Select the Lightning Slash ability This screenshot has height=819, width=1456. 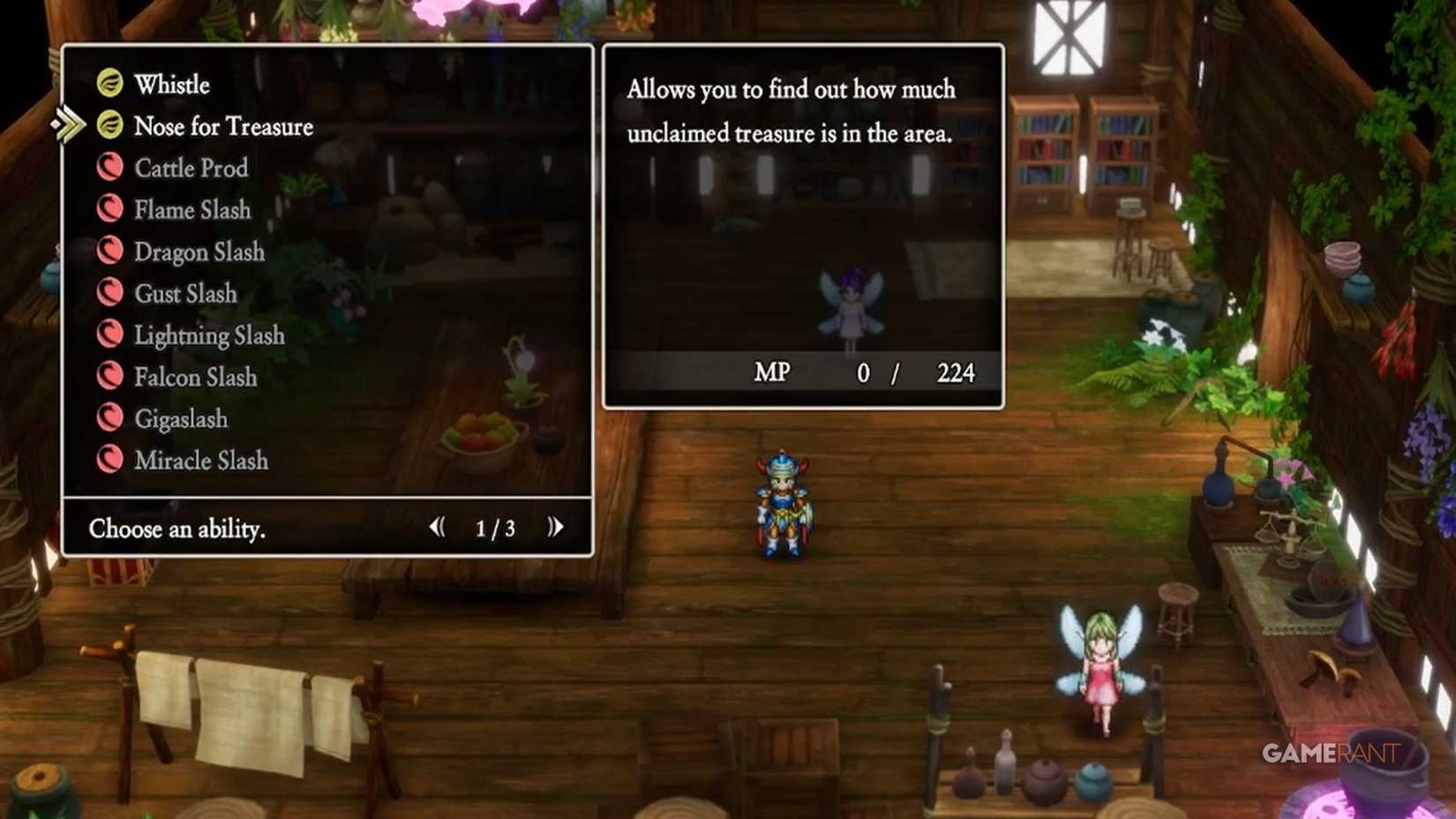point(110,334)
